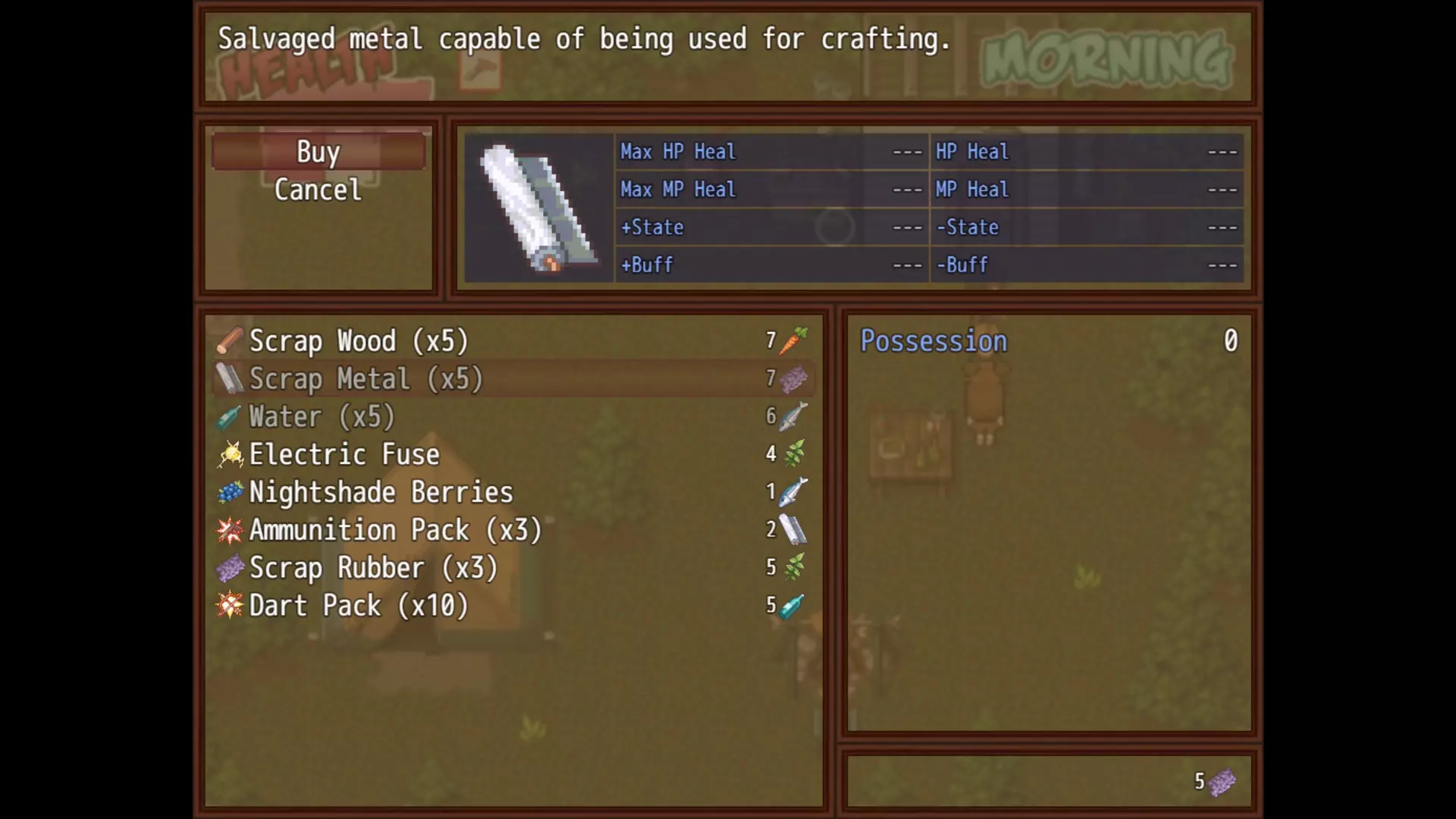
Task: Select Scrap Wood (x5) in shop list
Action: point(359,341)
